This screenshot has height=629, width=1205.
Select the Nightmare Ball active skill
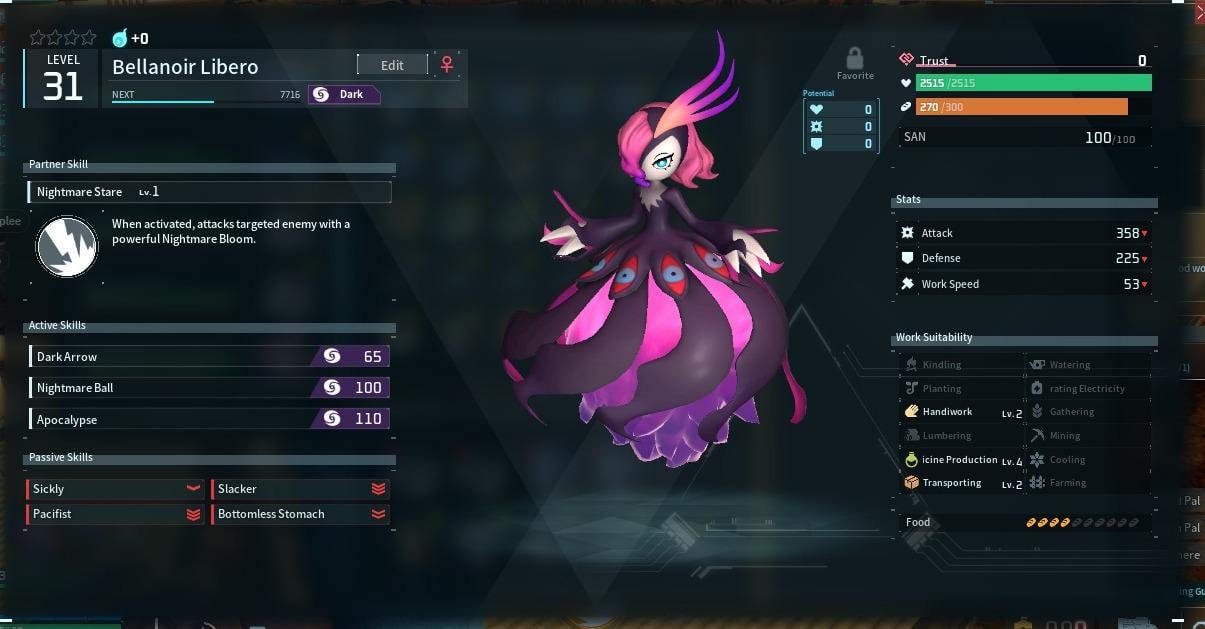pos(209,387)
